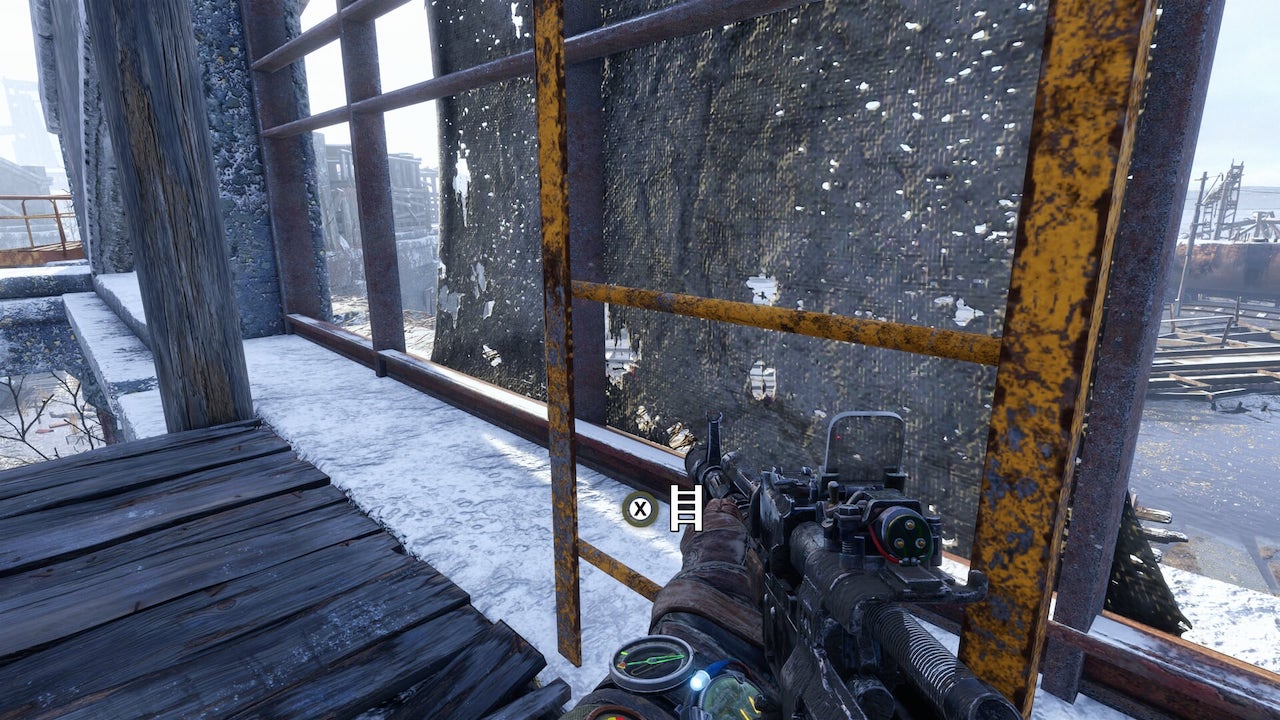Click the ladder climb interaction icon
The height and width of the screenshot is (720, 1280).
point(686,508)
